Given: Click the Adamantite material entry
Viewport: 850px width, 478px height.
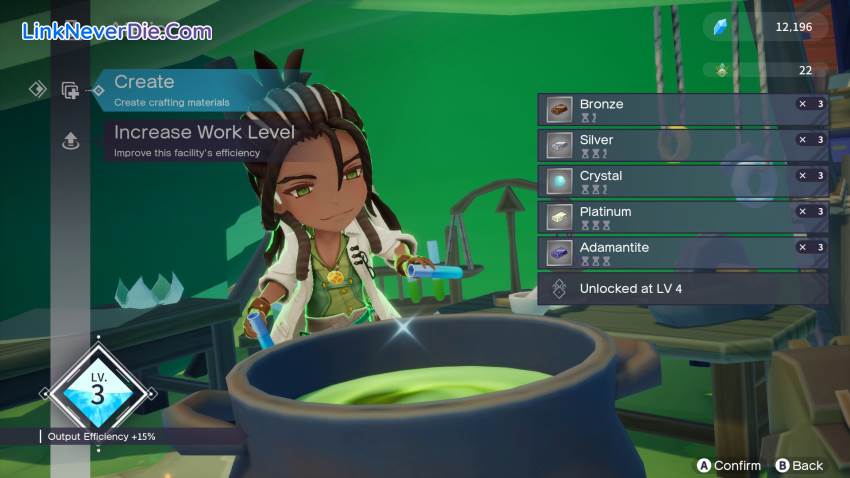Looking at the screenshot, I should point(682,253).
